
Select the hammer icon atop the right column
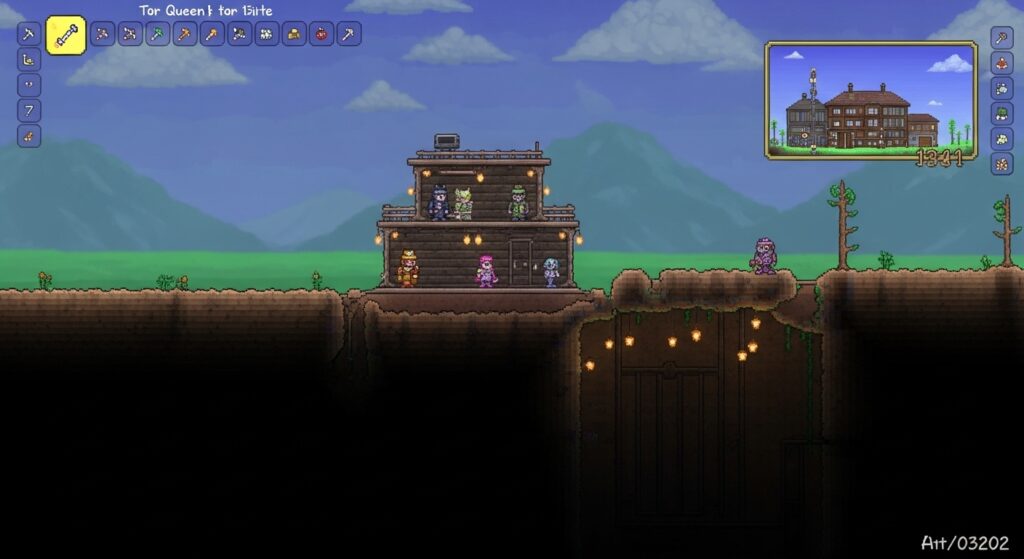pyautogui.click(x=1002, y=38)
